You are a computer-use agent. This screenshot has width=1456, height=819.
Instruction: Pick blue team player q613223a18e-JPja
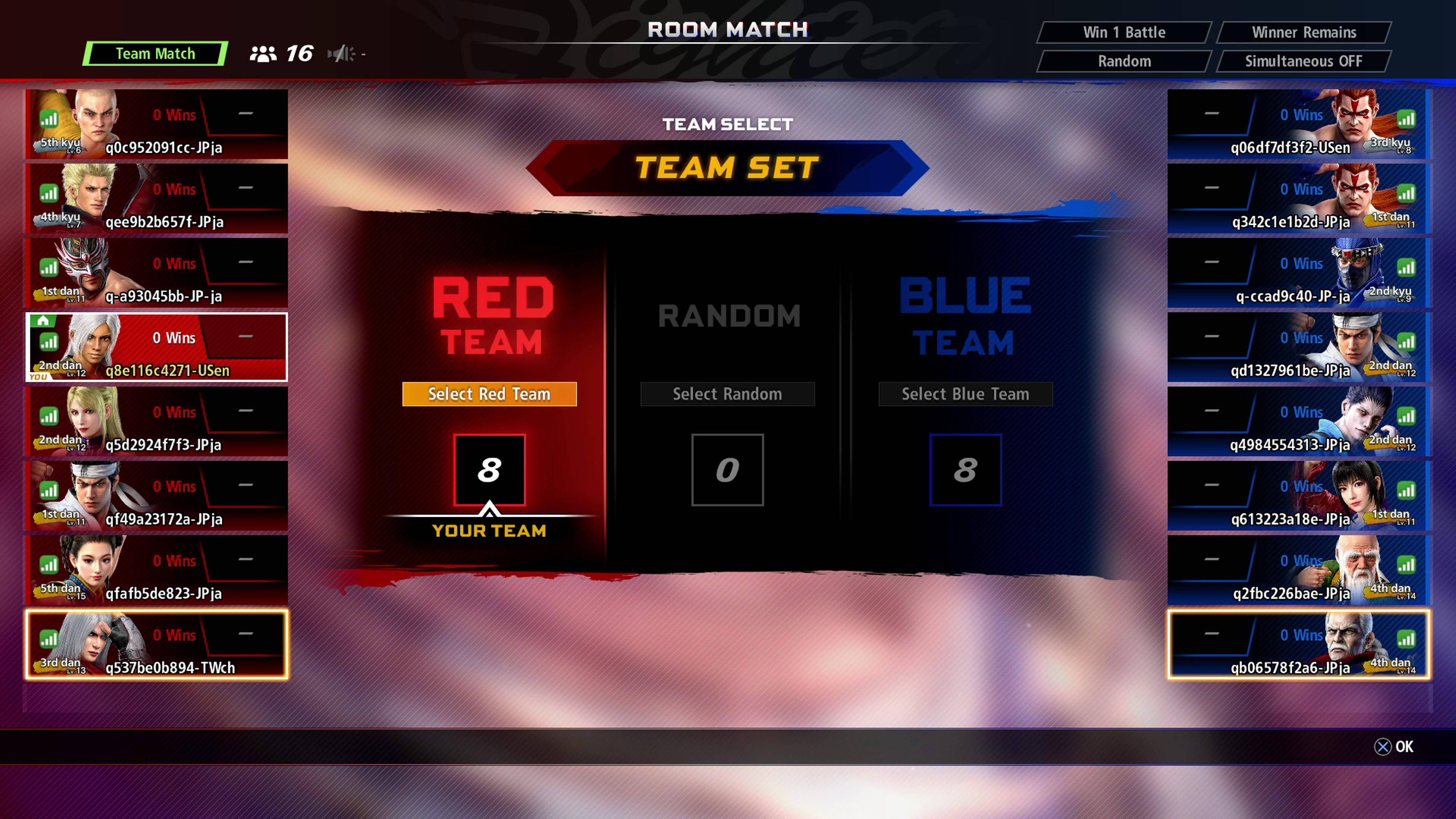(1299, 496)
